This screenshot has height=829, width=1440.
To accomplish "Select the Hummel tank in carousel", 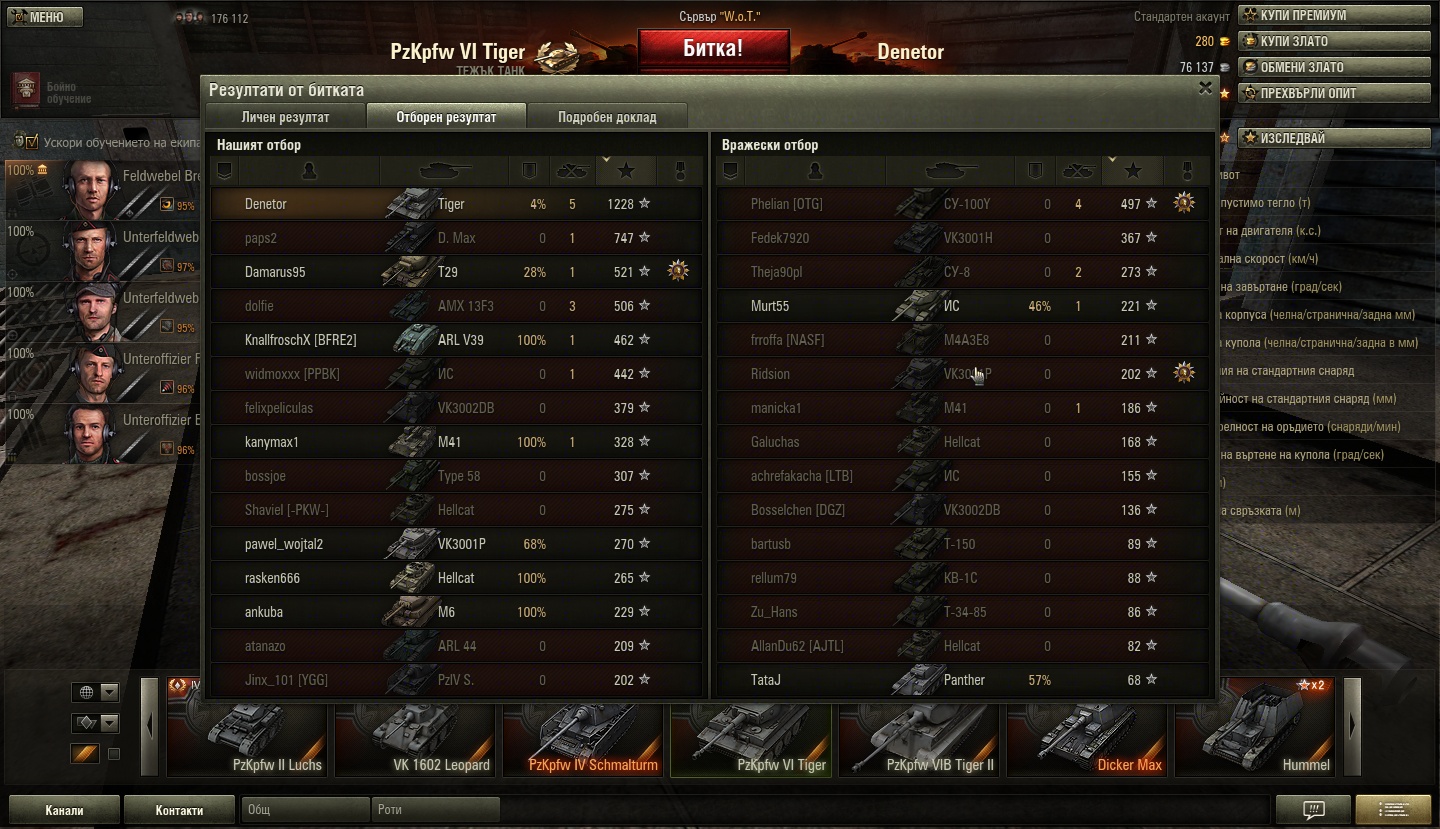I will (1256, 728).
